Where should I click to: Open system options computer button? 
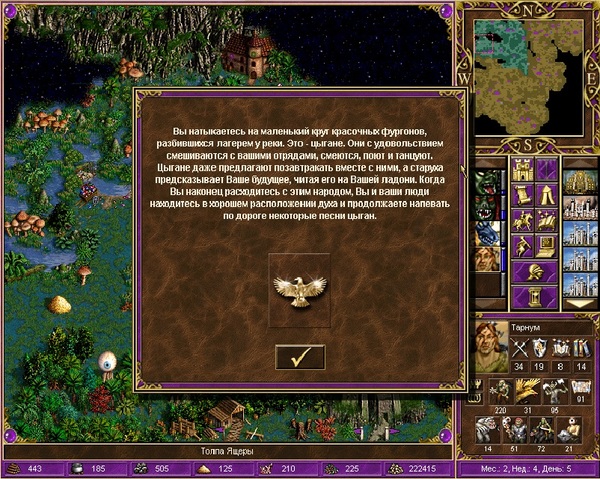(x=547, y=245)
